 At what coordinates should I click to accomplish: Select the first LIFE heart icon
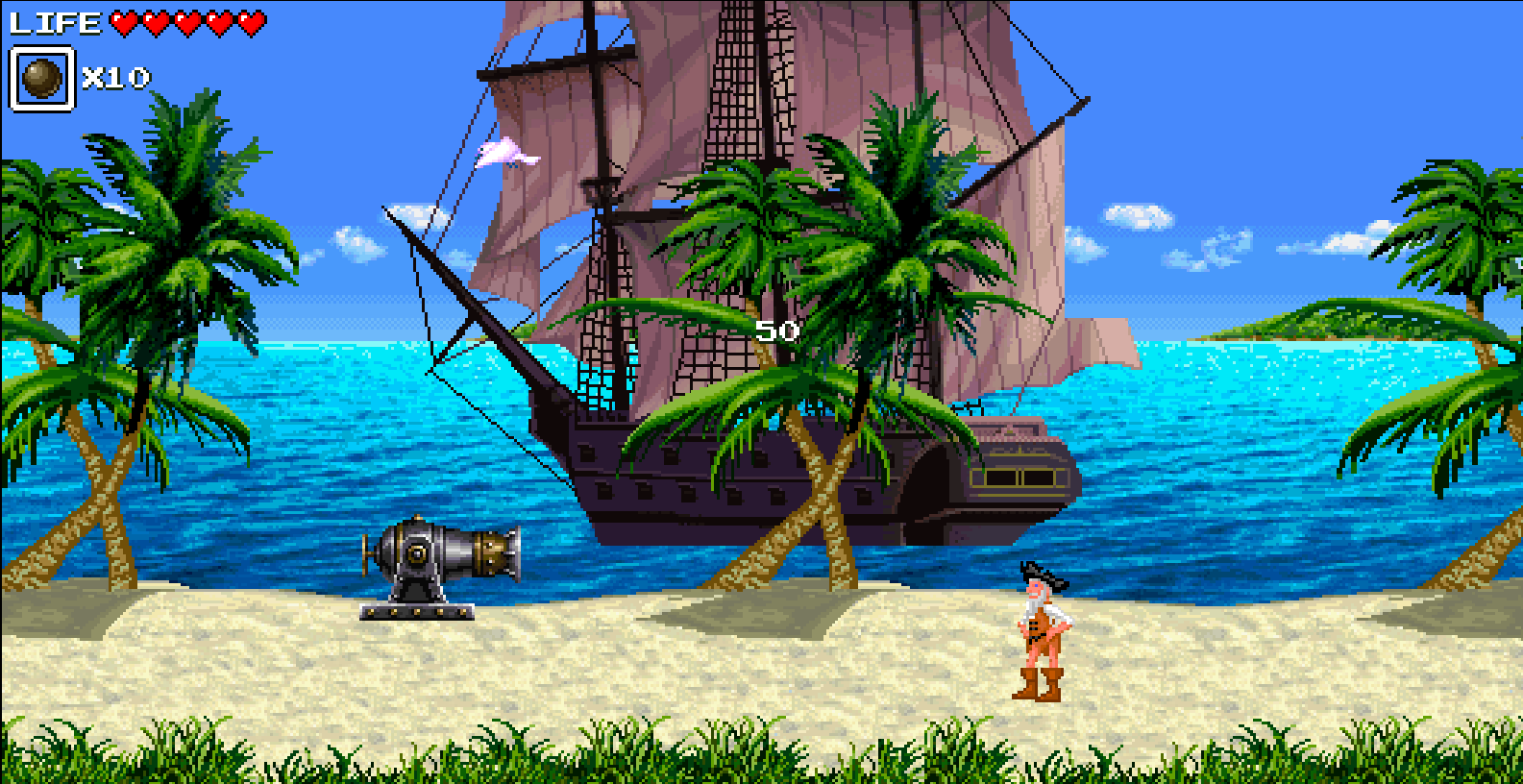(x=122, y=21)
